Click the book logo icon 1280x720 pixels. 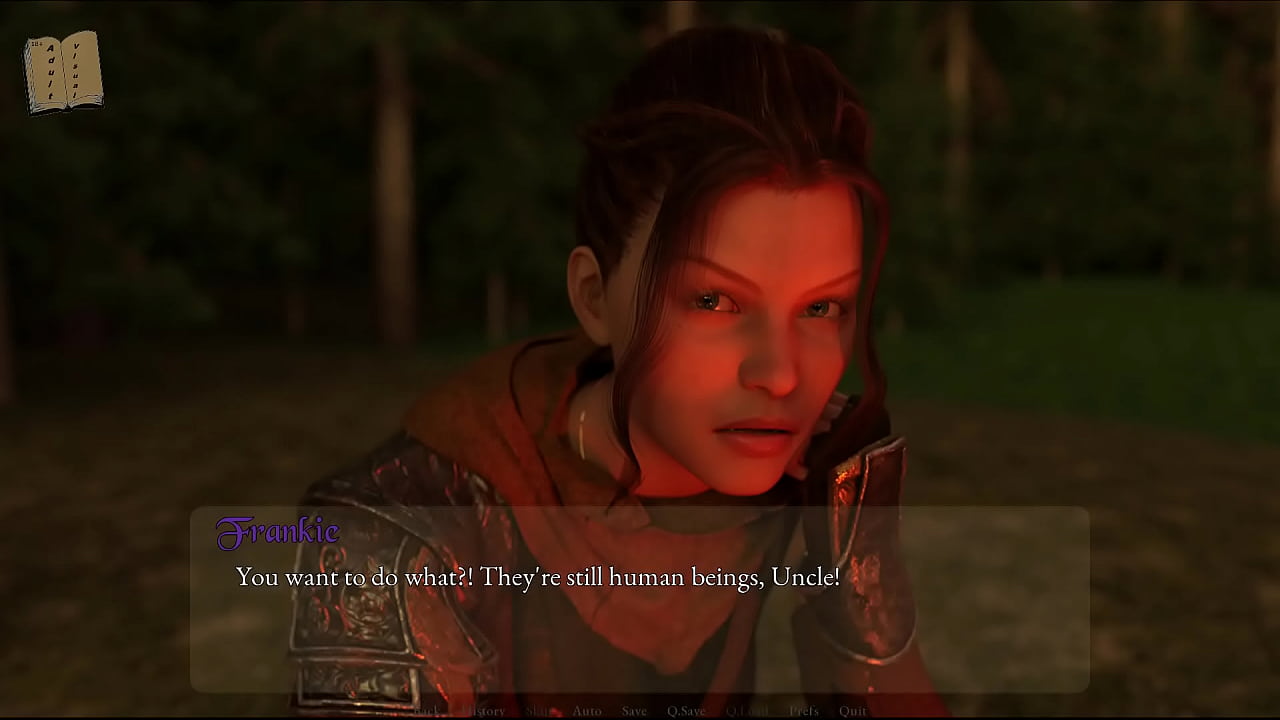(63, 72)
